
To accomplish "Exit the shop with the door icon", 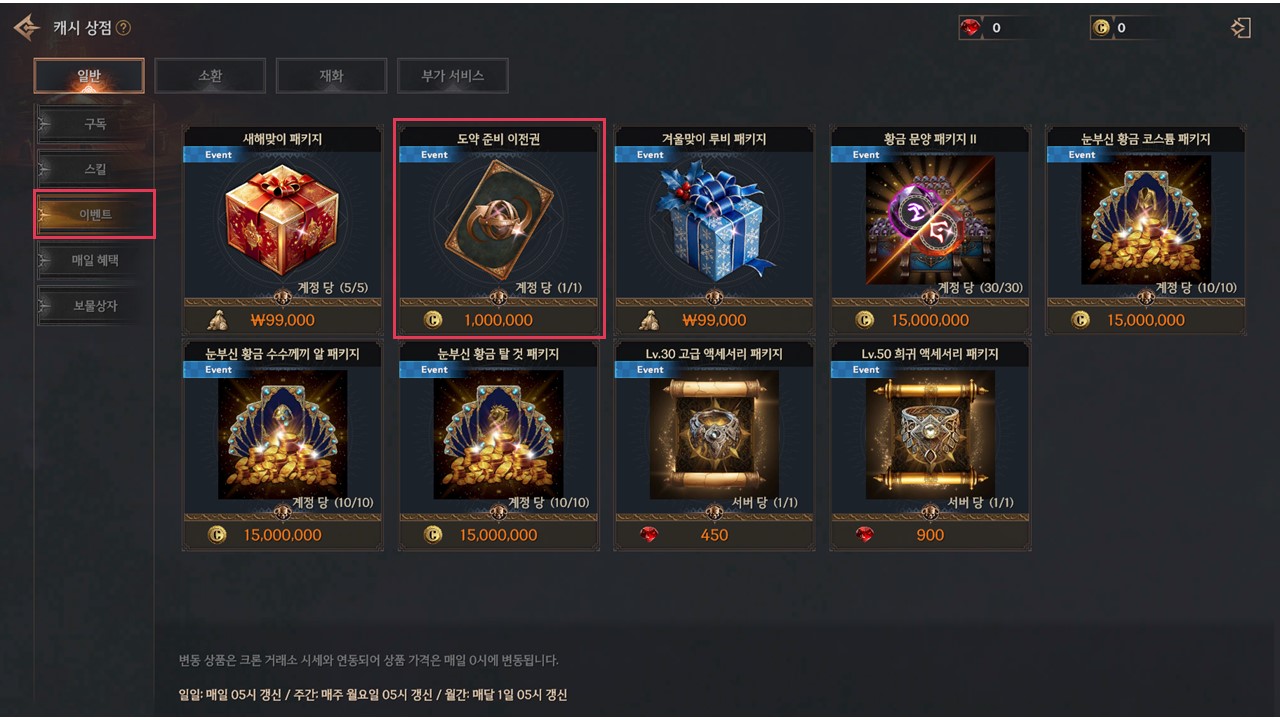I will [x=1241, y=28].
